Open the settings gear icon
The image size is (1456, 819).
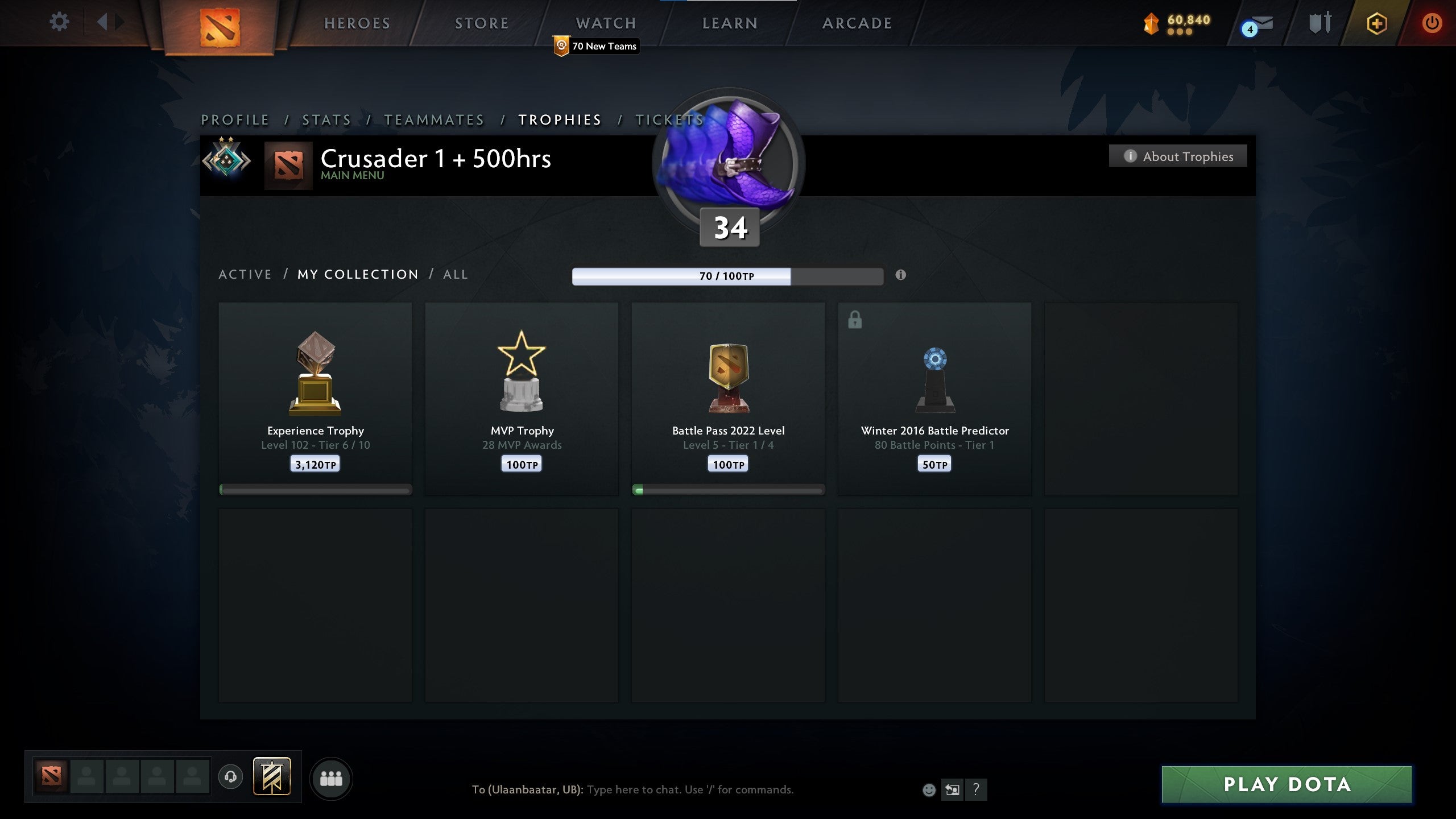(59, 21)
